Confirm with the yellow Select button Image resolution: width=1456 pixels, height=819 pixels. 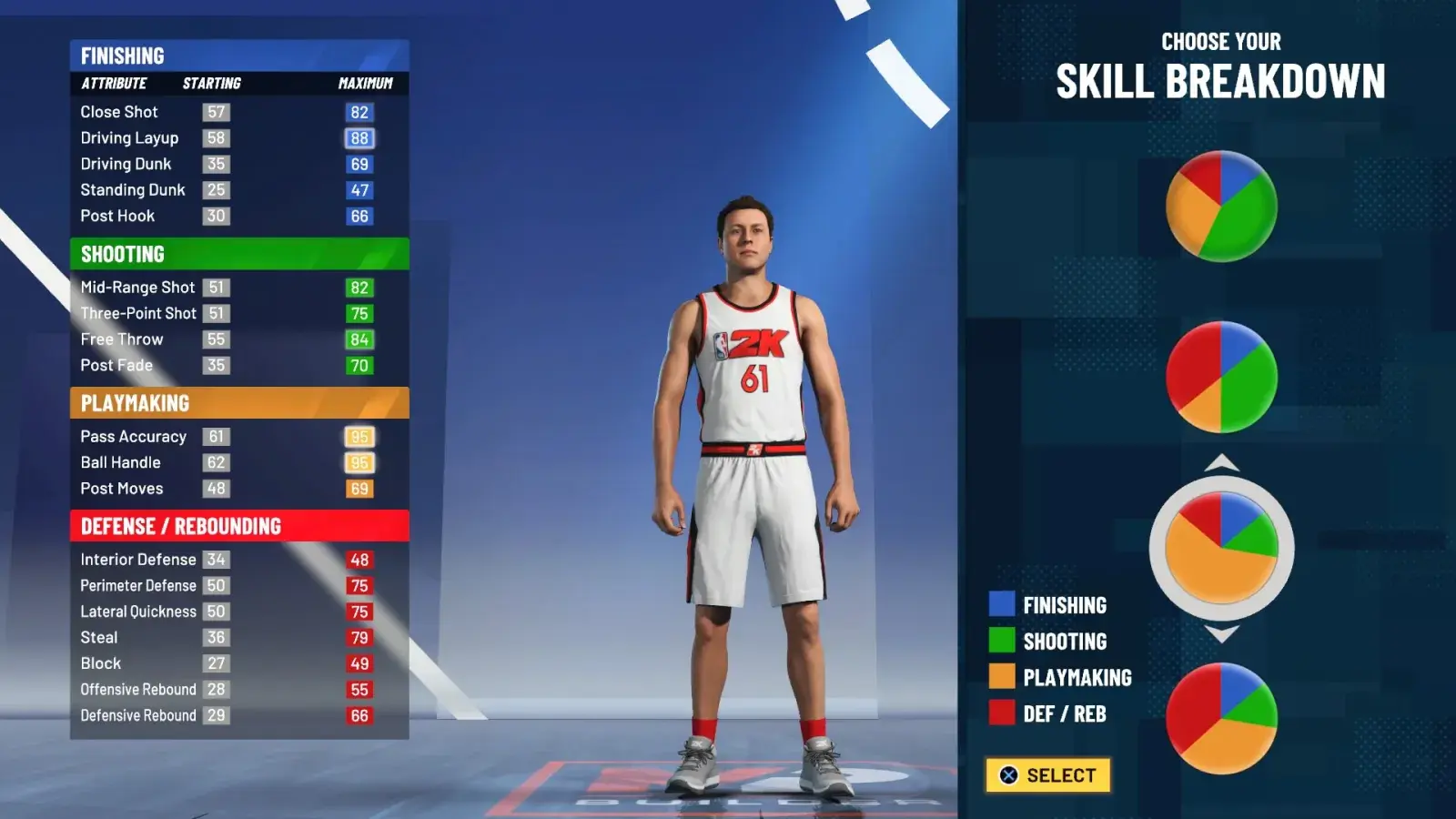click(1048, 775)
